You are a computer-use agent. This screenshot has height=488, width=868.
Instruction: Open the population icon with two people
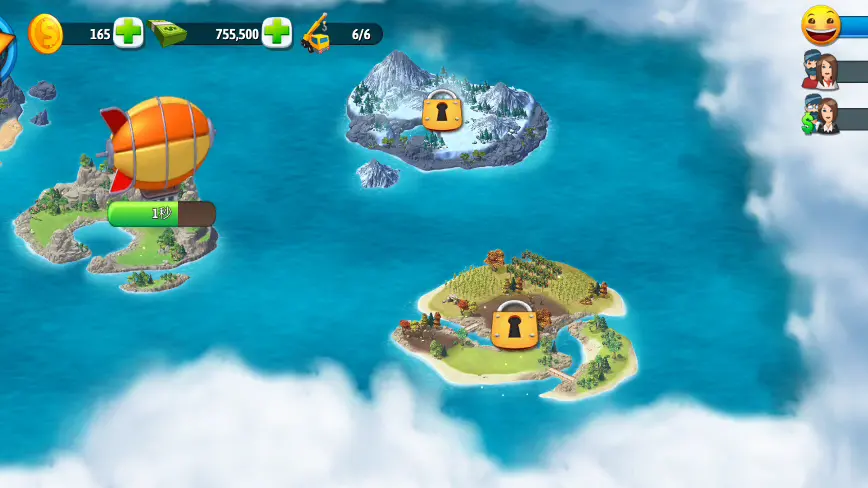820,71
